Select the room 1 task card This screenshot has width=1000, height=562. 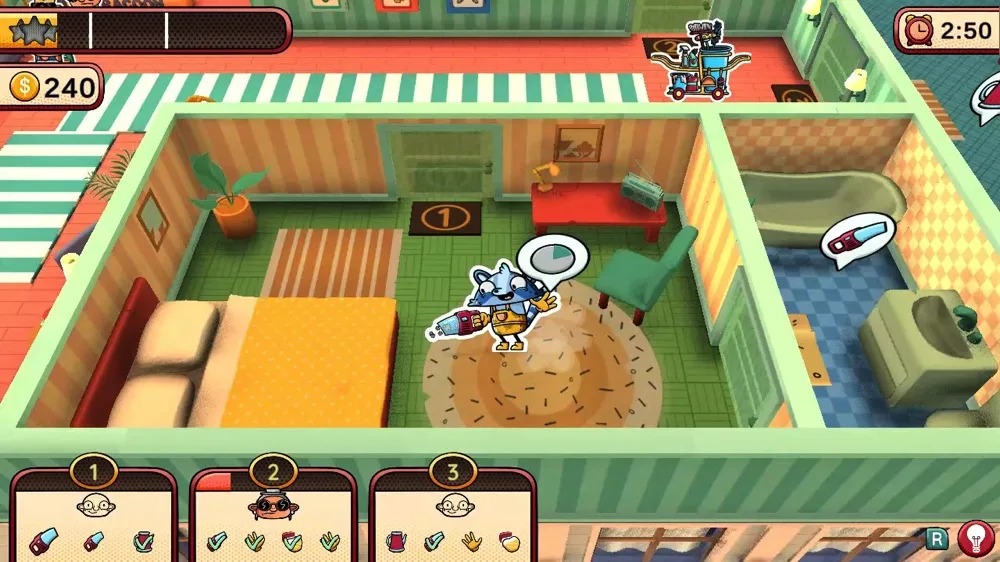(94, 517)
